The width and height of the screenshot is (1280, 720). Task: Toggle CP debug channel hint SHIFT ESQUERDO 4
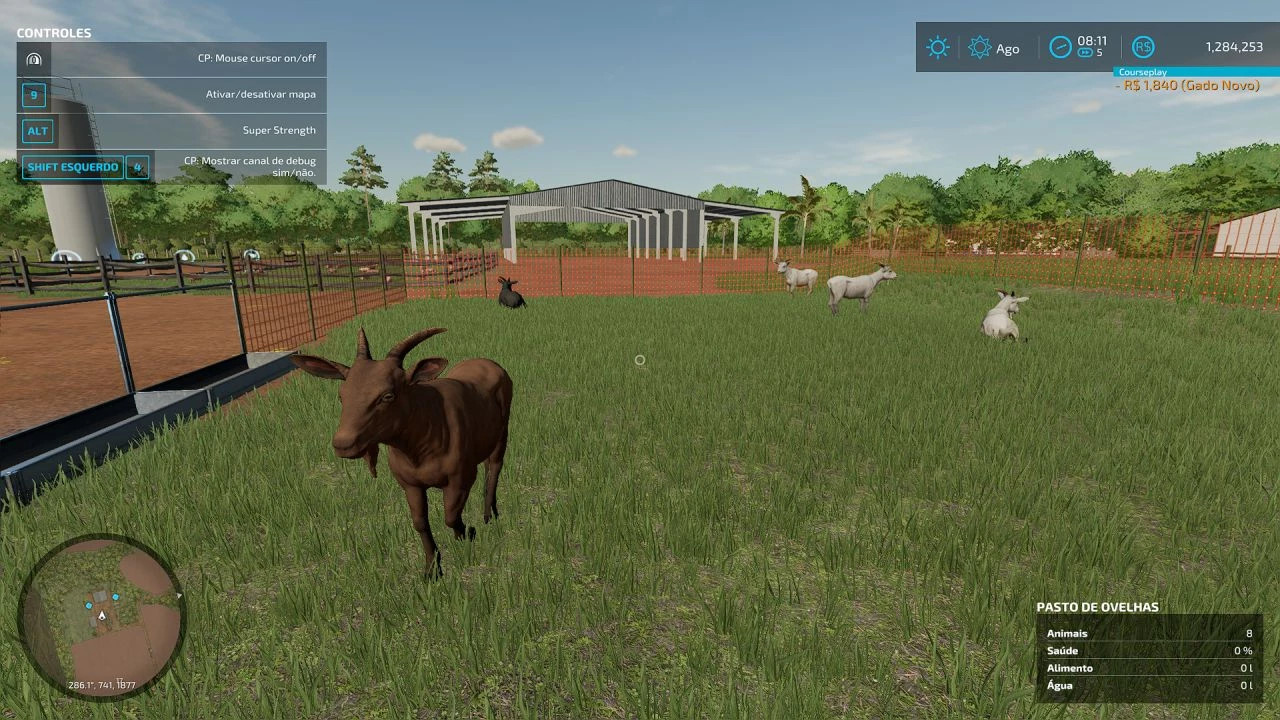[86, 166]
